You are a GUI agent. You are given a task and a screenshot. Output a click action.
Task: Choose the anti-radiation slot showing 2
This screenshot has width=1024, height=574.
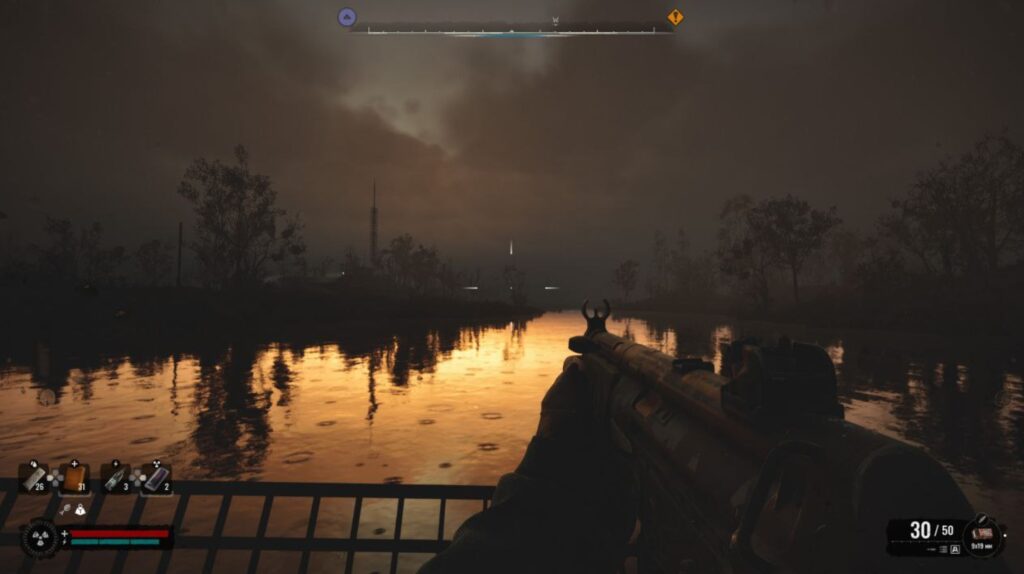pyautogui.click(x=156, y=479)
